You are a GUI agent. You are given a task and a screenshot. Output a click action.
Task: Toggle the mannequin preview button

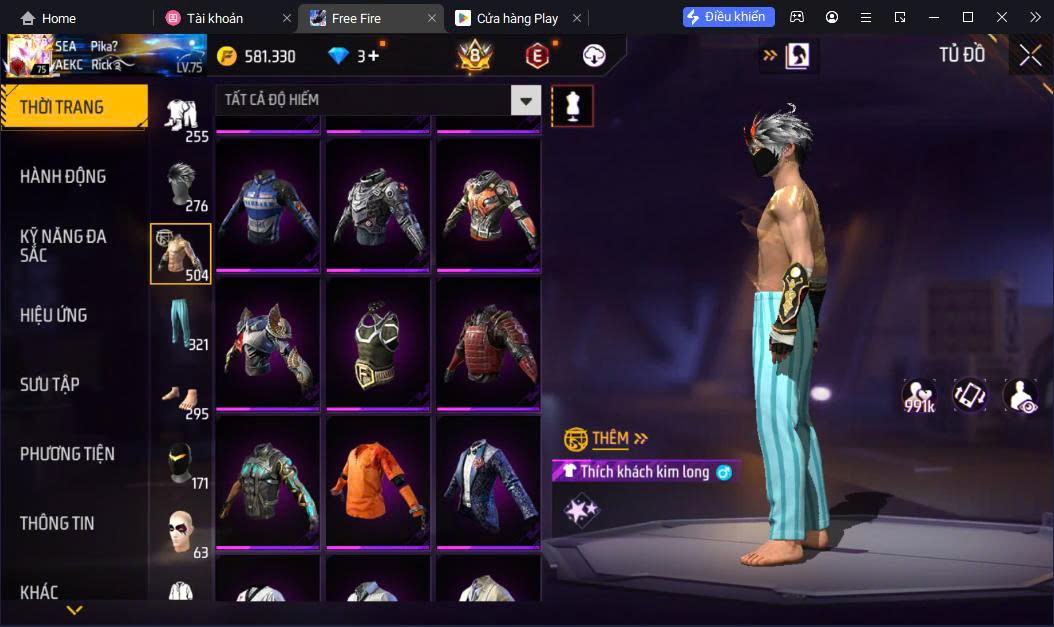(573, 105)
